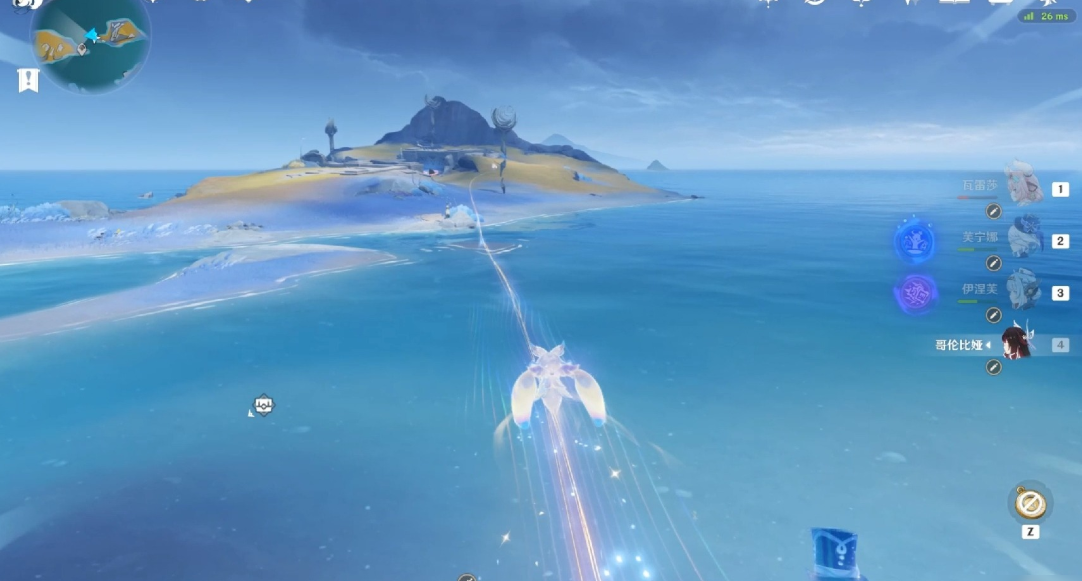Use the stopwatch gadget icon
The image size is (1082, 581).
click(1030, 503)
